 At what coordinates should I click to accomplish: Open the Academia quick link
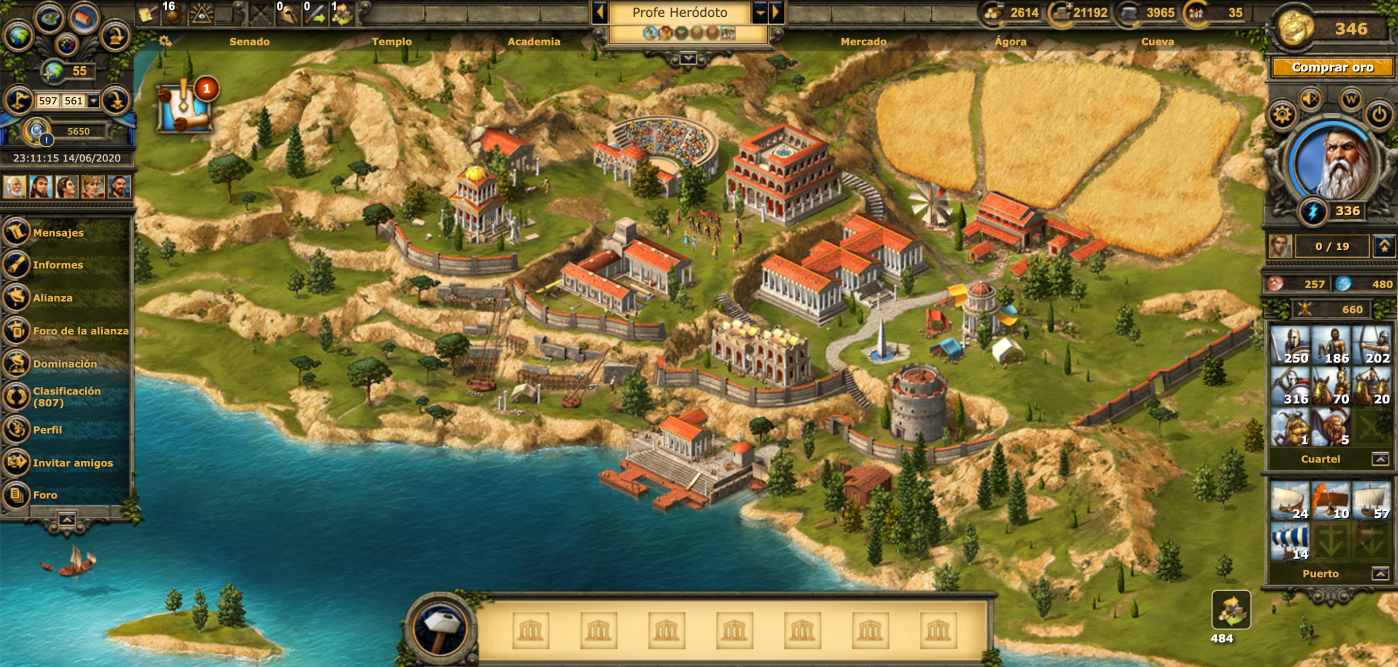(x=534, y=42)
